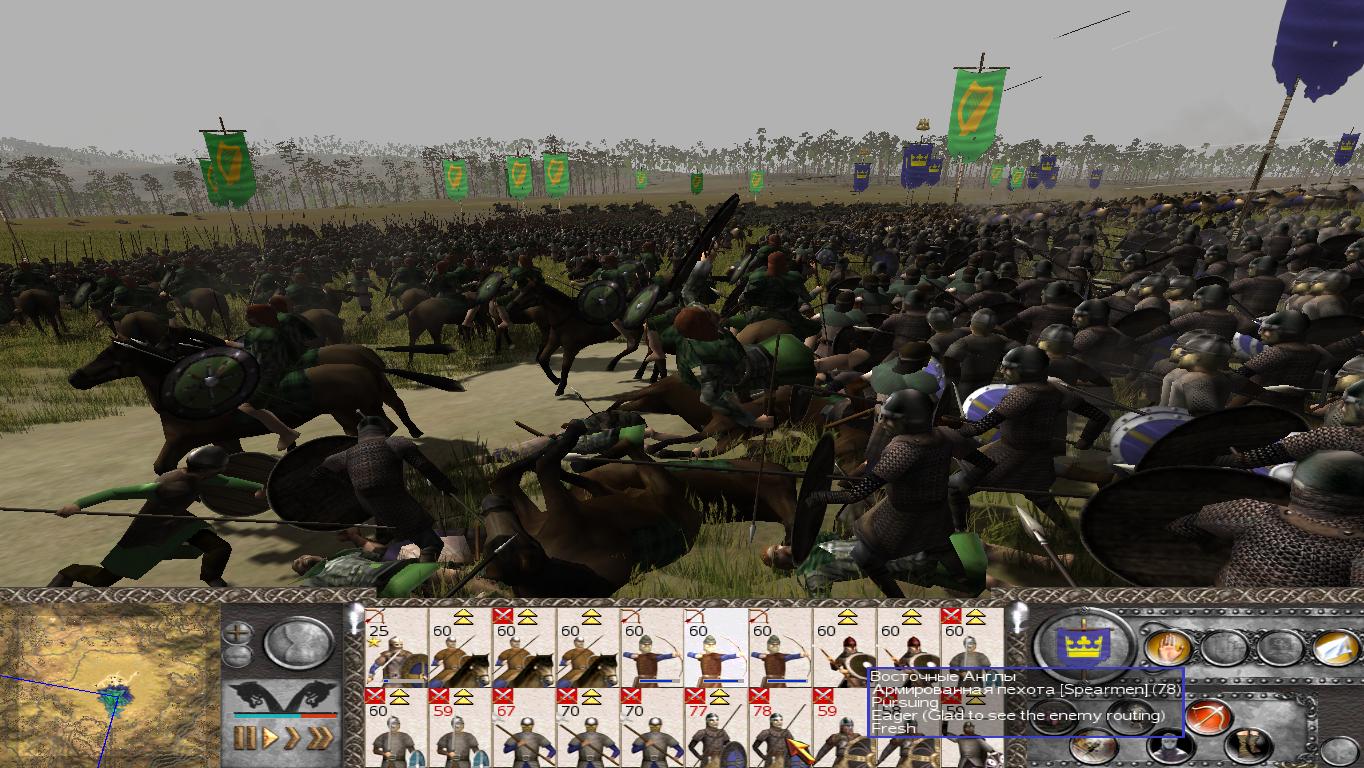
Task: Click the blue crown faction banner button
Action: (1084, 644)
